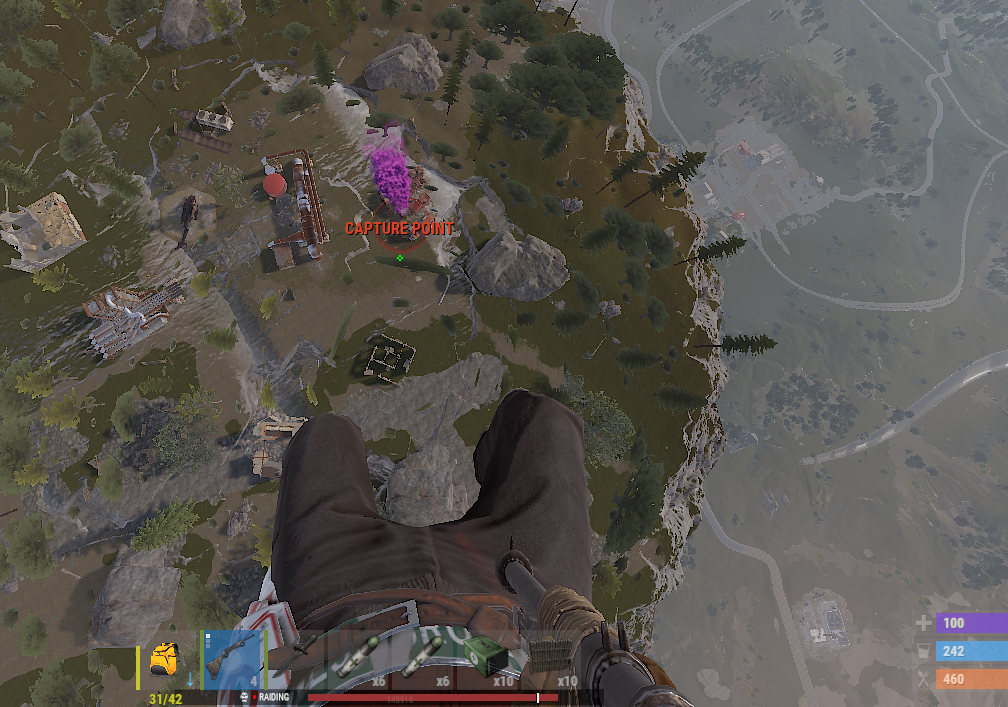
Task: Select the rifle hotbar slot
Action: (232, 660)
